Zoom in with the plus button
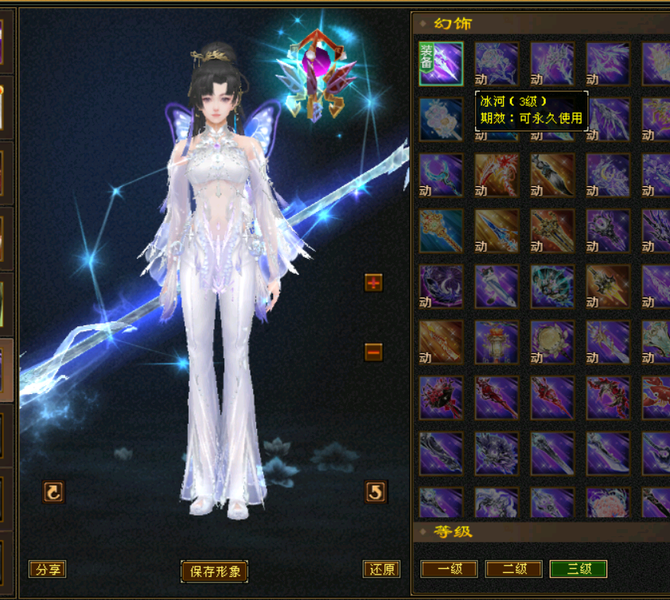The height and width of the screenshot is (600, 670). point(374,283)
